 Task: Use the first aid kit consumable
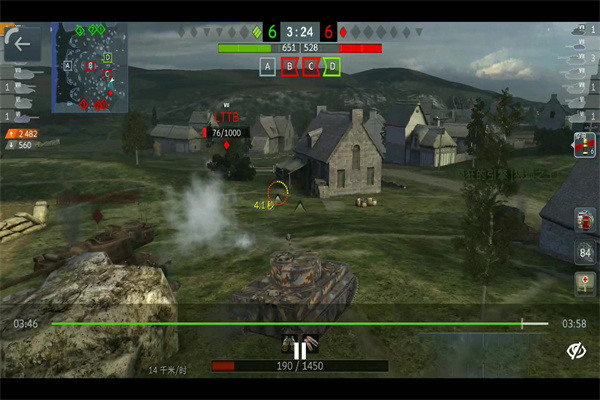pos(583,283)
